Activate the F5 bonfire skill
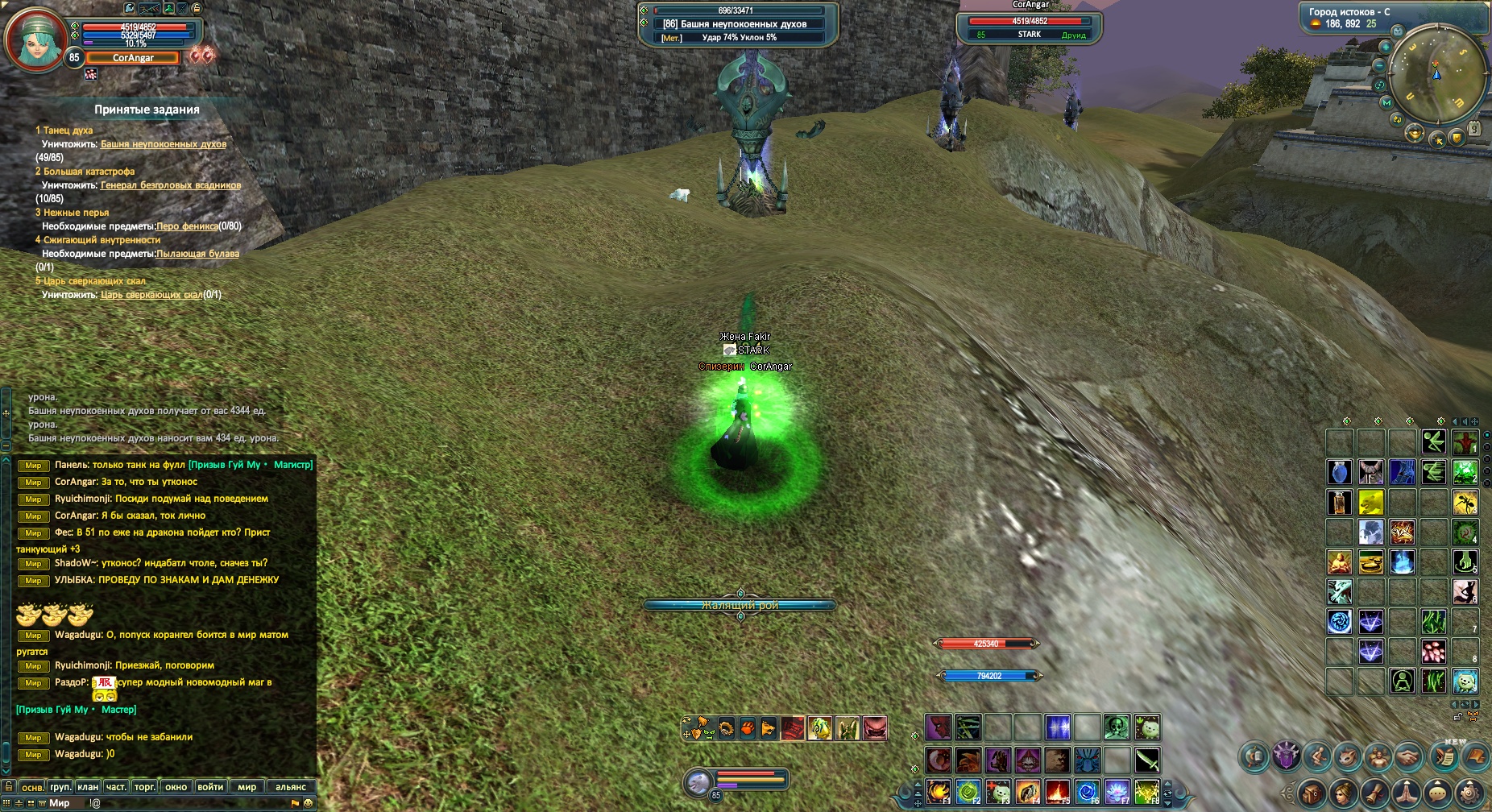 (x=1057, y=791)
